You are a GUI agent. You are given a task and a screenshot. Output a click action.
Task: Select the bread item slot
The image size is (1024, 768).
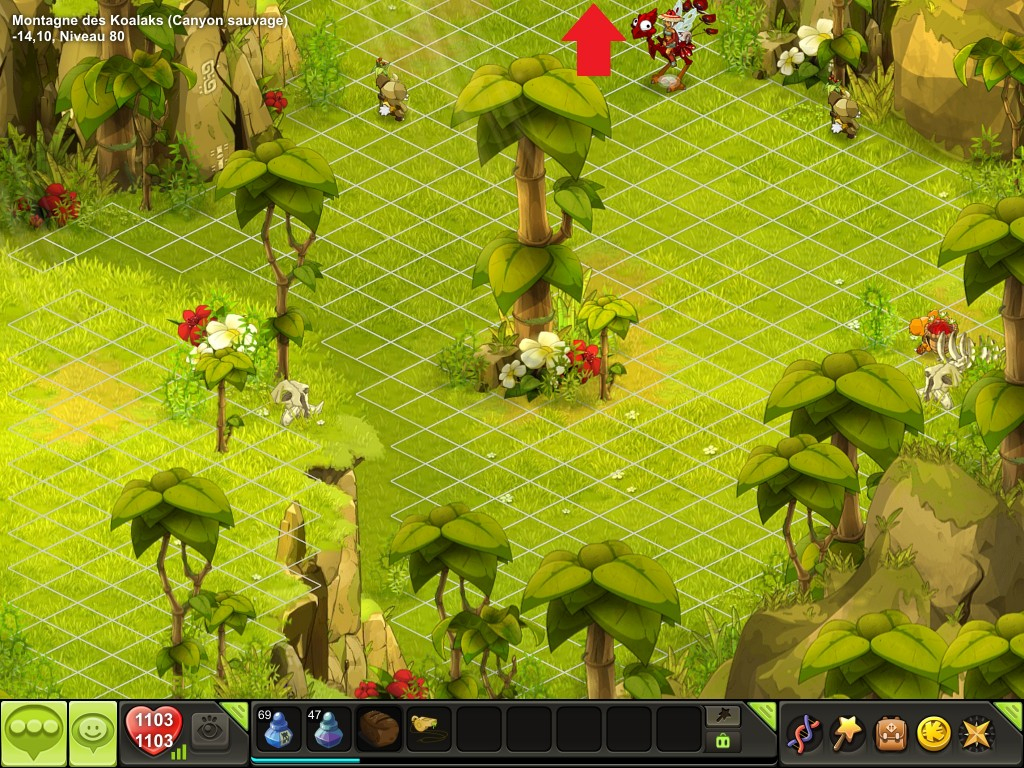tap(379, 729)
